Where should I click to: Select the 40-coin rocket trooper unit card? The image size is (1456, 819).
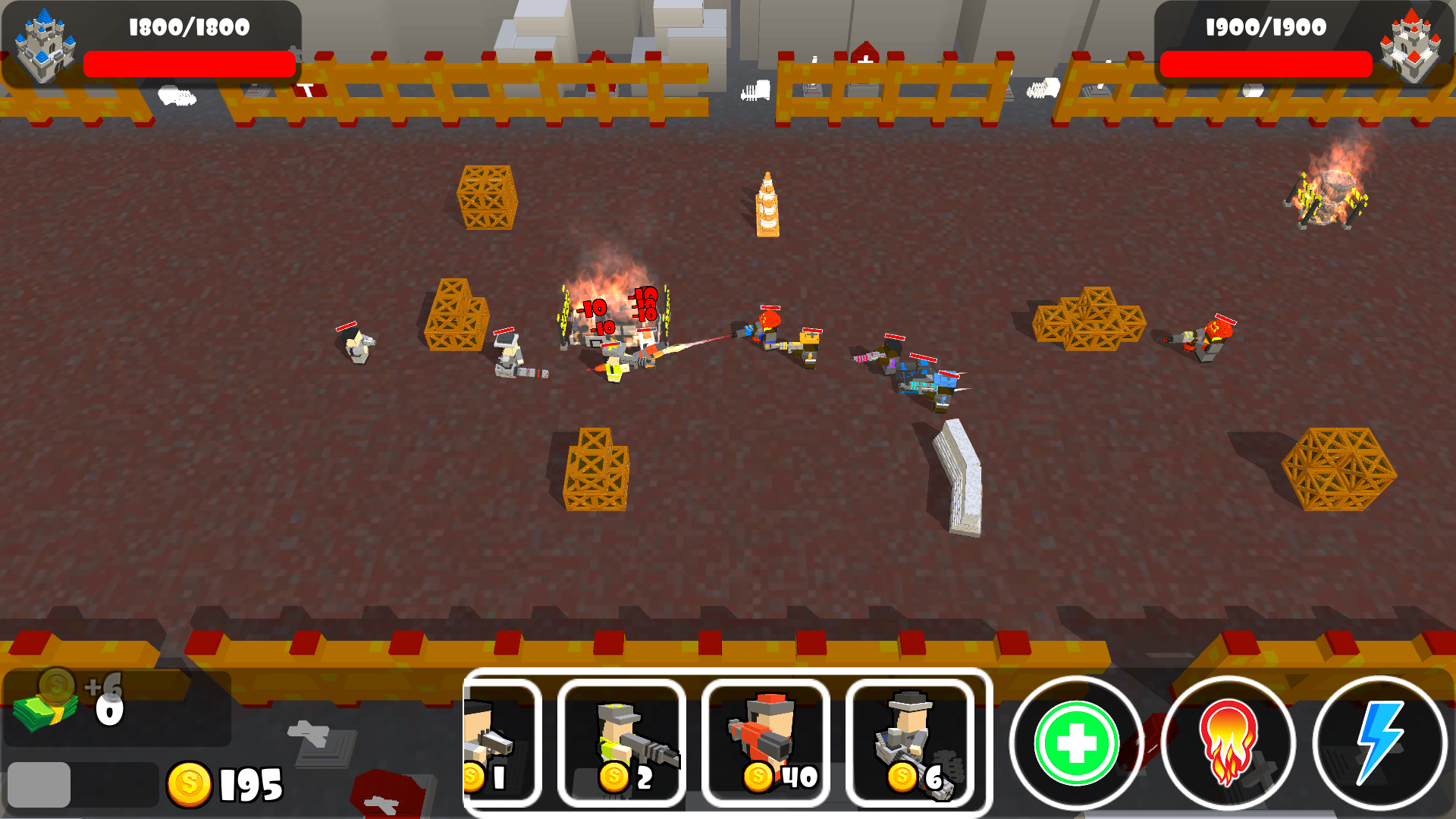click(x=764, y=743)
